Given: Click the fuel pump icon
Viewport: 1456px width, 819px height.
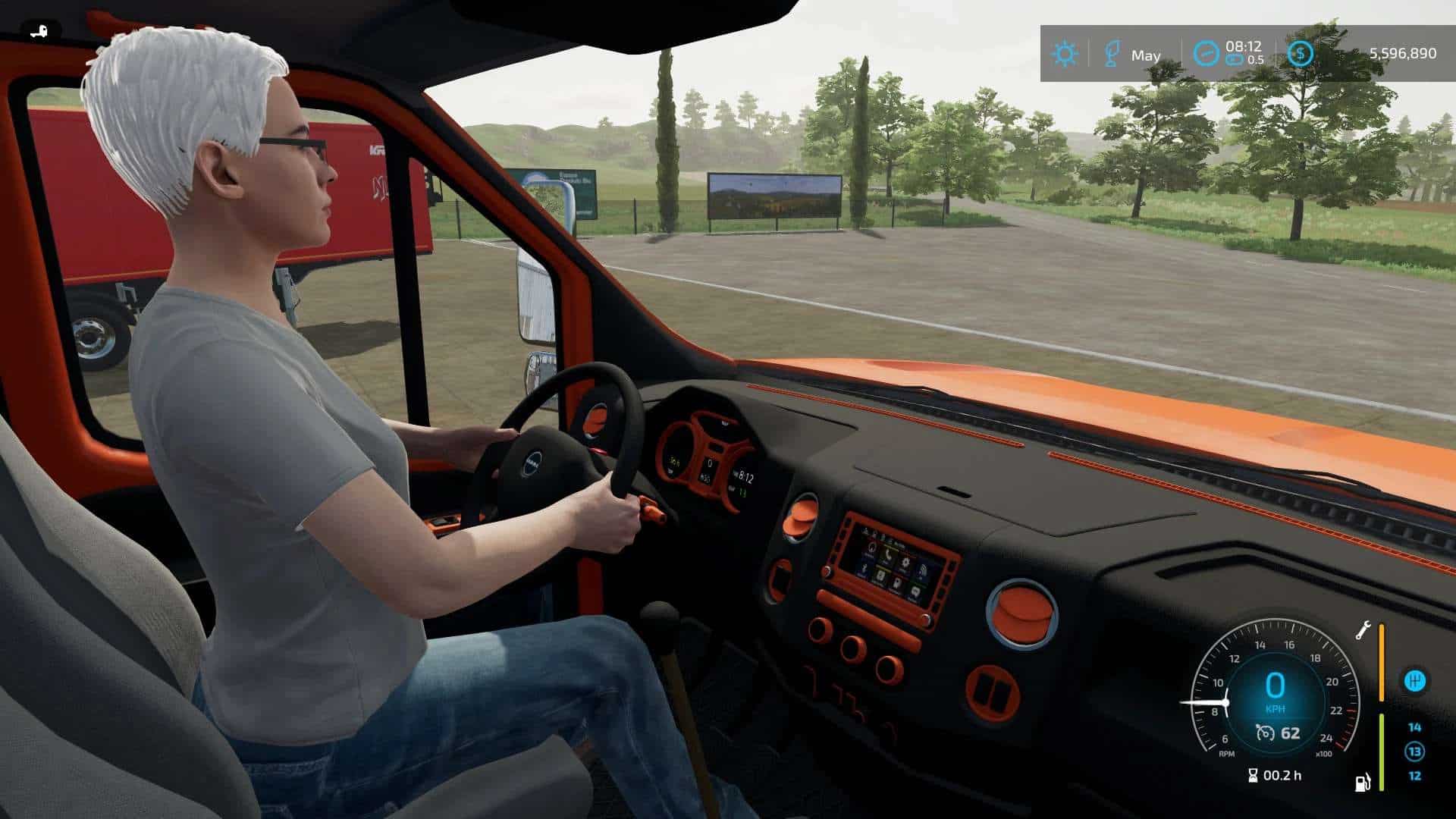Looking at the screenshot, I should pos(1363,782).
